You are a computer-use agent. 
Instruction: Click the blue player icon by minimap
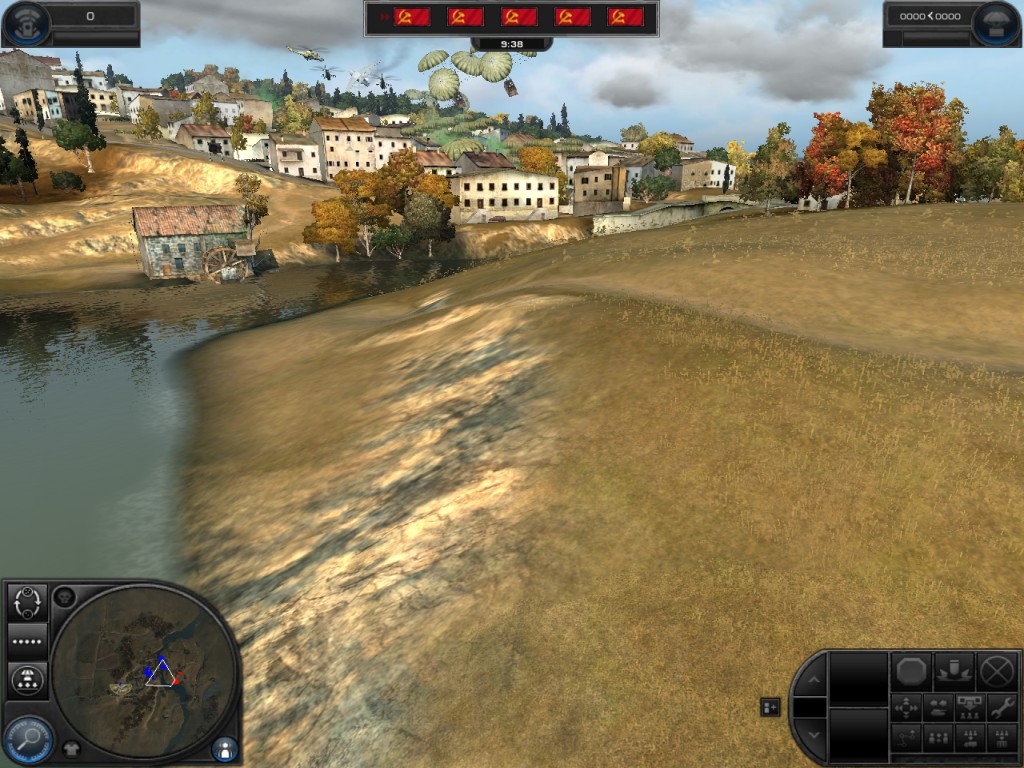[x=225, y=747]
